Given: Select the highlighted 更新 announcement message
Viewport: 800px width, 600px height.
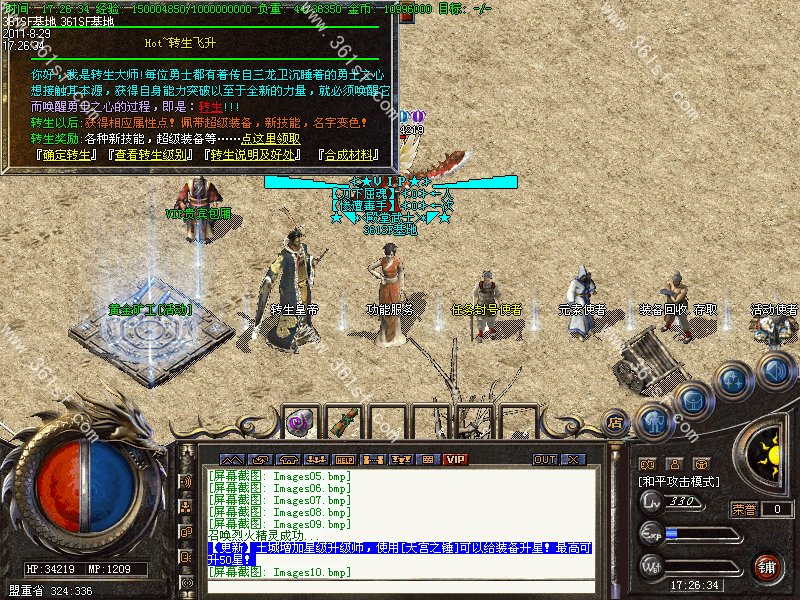Looking at the screenshot, I should coord(400,554).
